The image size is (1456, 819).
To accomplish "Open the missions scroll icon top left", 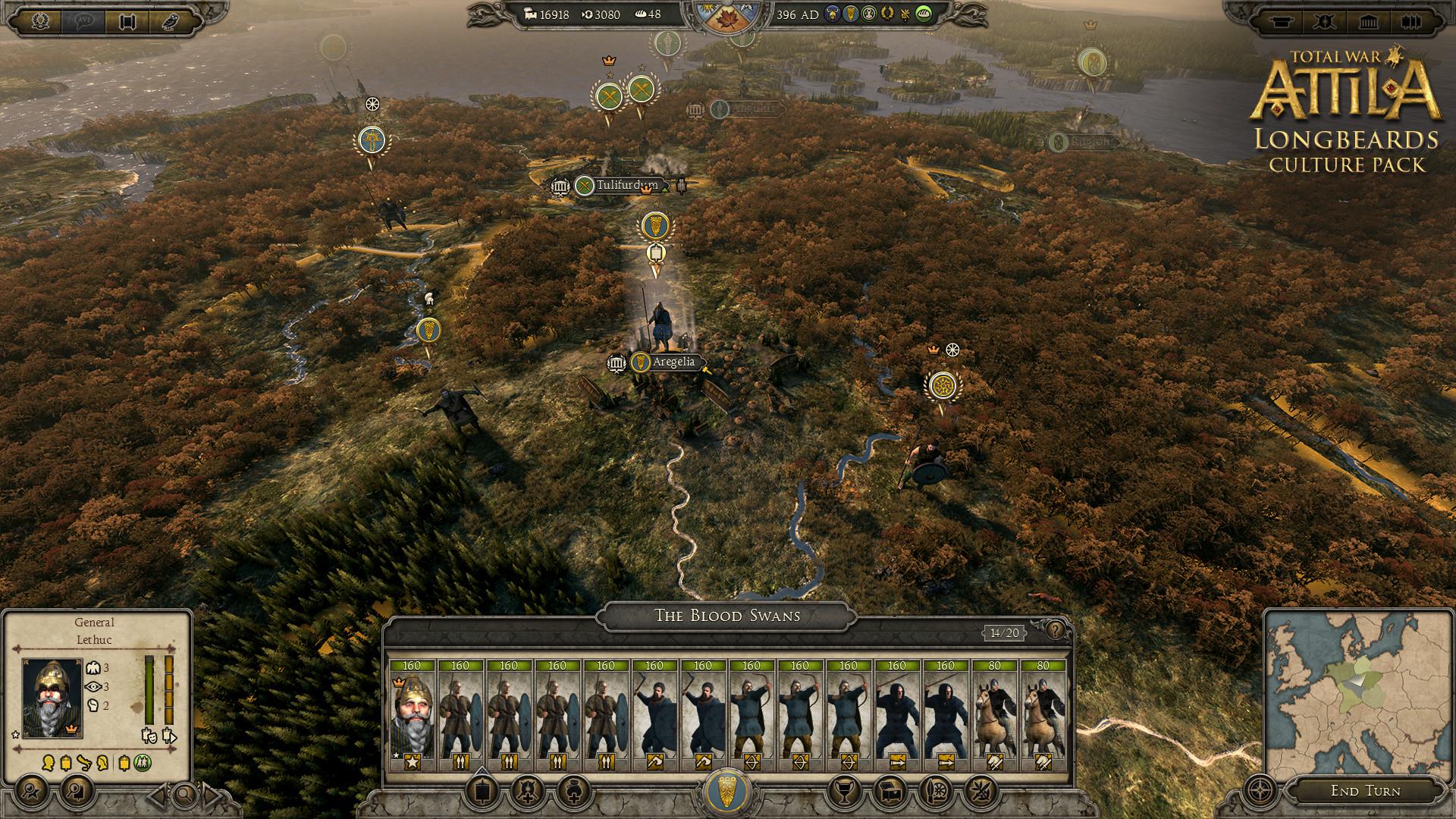I will coord(127,20).
